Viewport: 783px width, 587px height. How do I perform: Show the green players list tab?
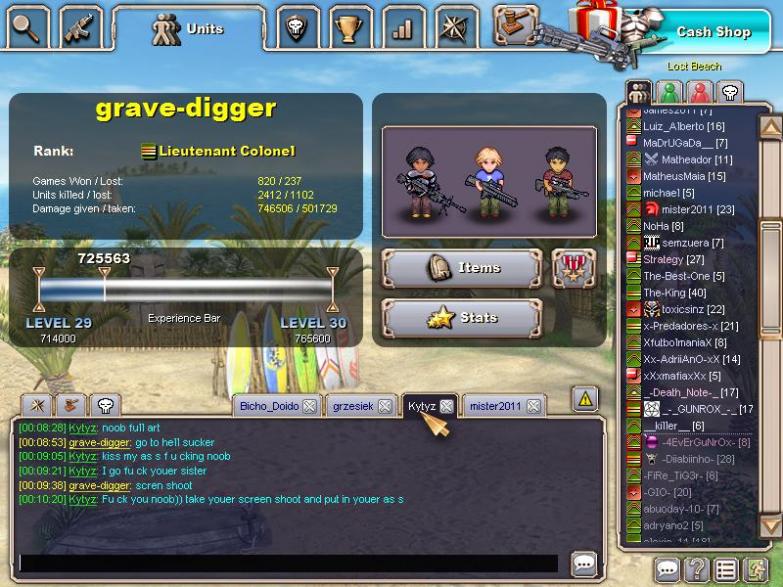click(669, 92)
